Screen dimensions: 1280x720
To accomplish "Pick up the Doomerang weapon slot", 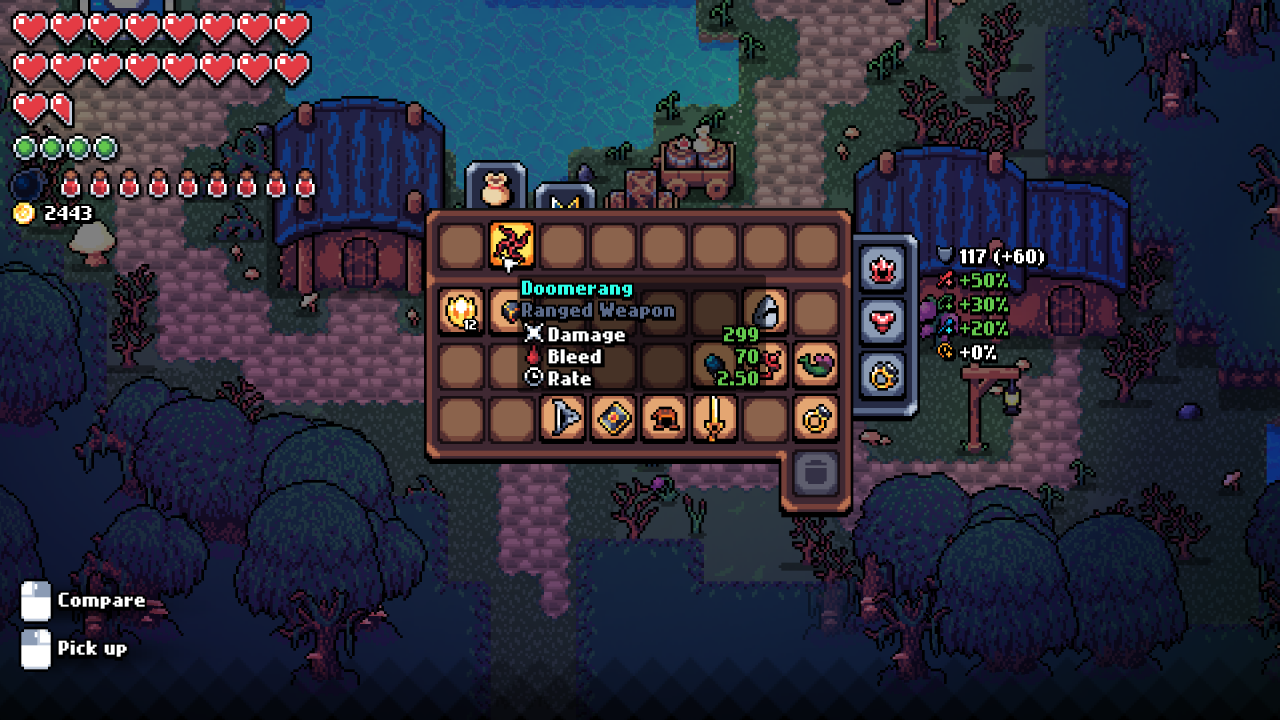I will click(x=511, y=245).
